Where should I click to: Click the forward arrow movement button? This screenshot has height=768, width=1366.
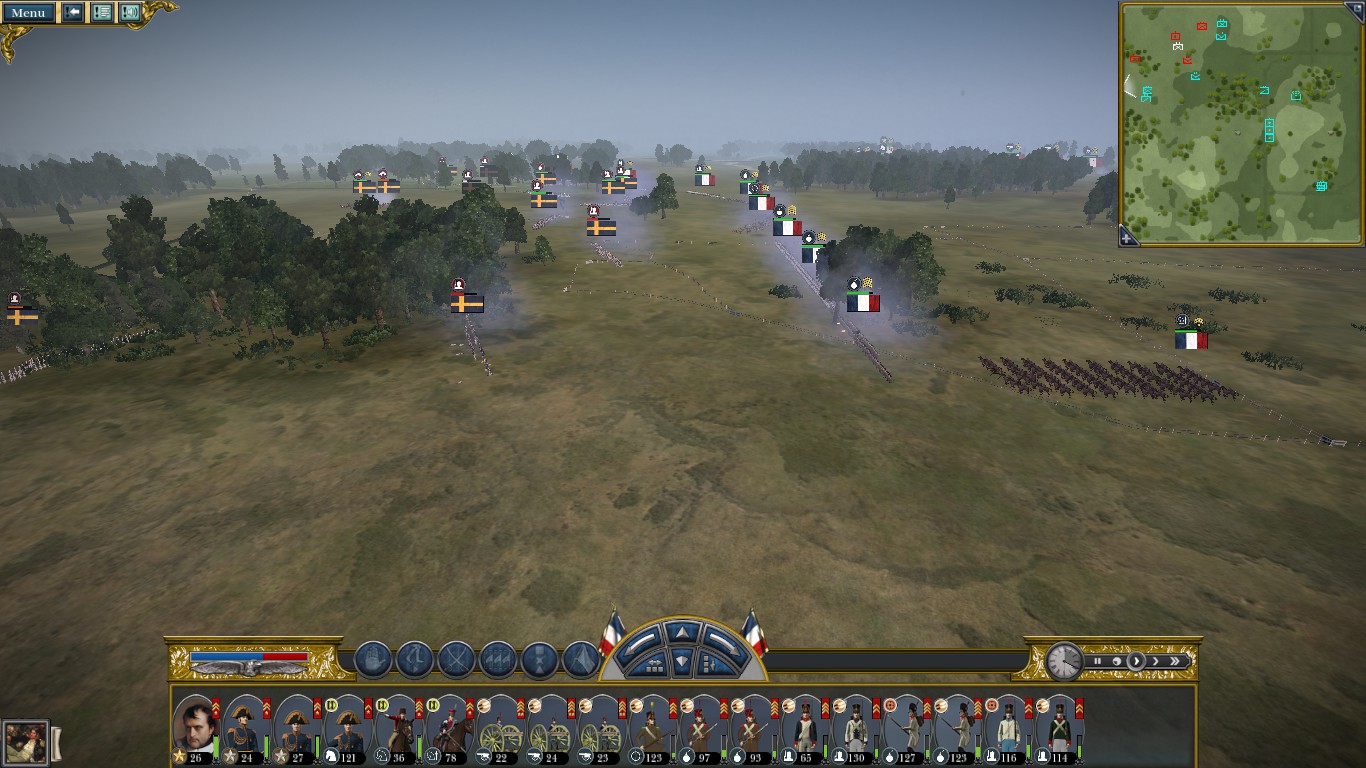click(x=682, y=633)
